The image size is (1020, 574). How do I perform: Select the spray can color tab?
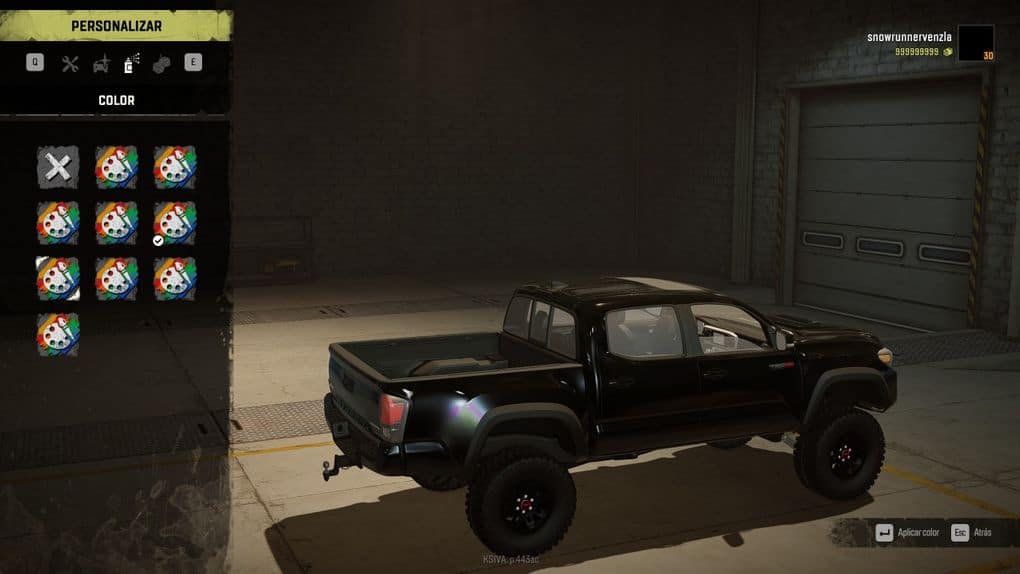click(131, 64)
